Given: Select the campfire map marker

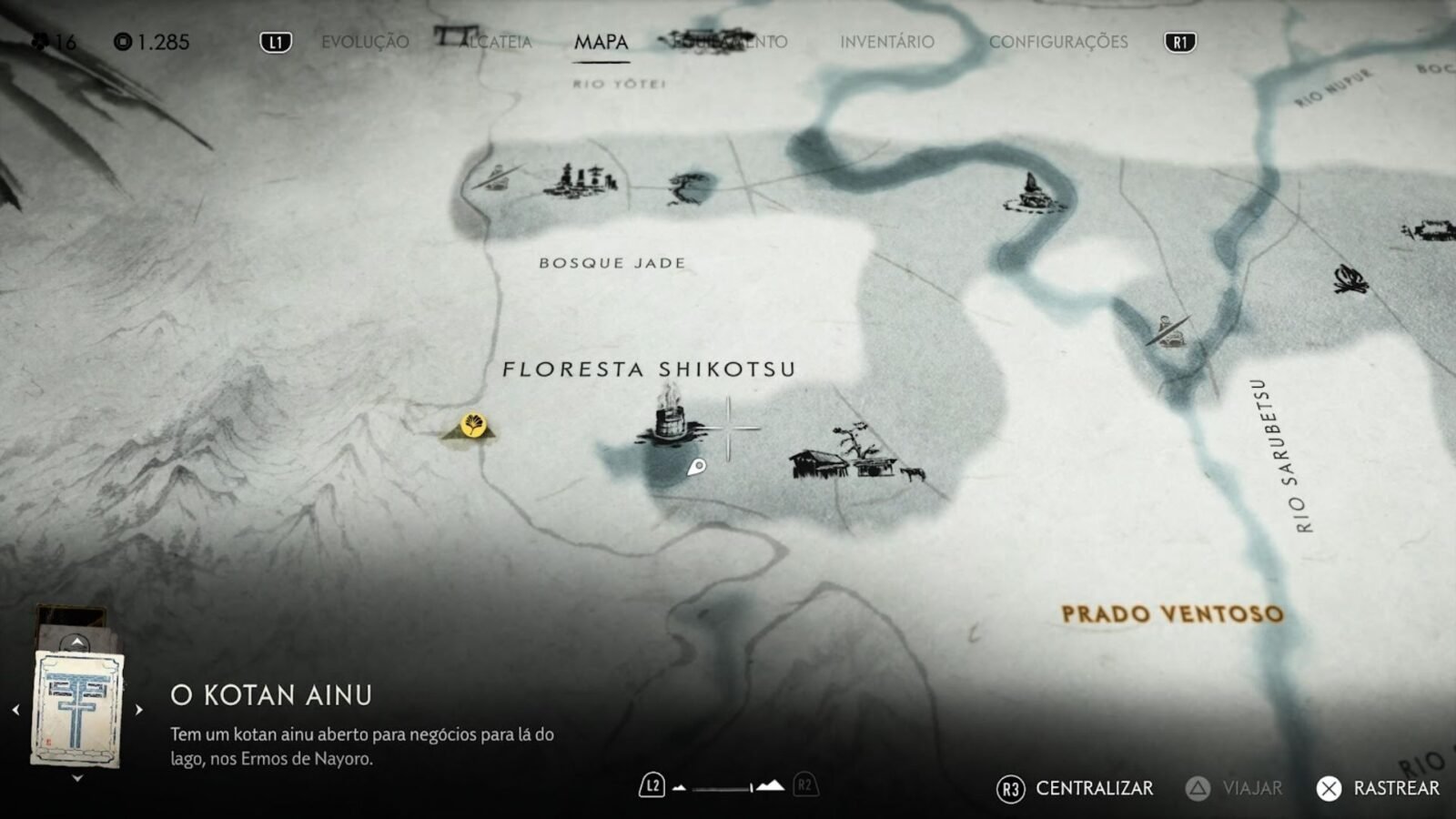Looking at the screenshot, I should point(1350,278).
